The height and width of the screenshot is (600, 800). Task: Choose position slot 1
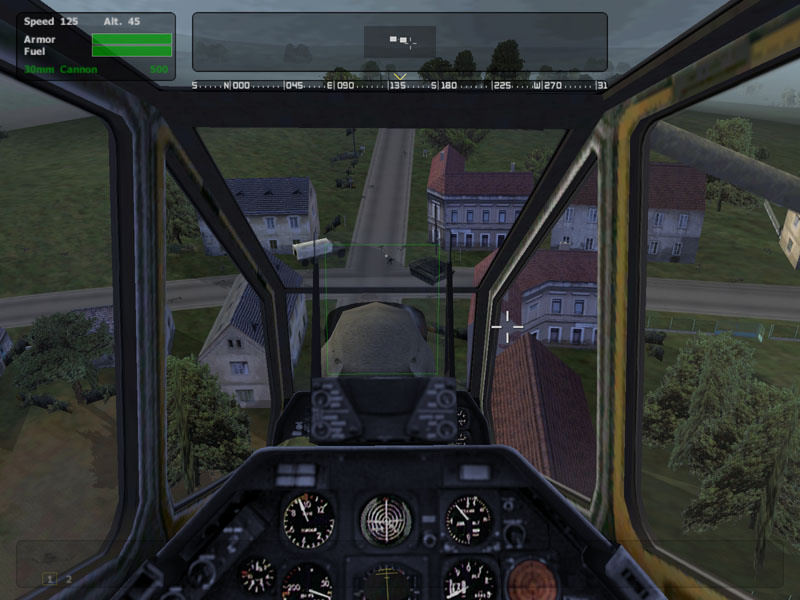click(48, 579)
